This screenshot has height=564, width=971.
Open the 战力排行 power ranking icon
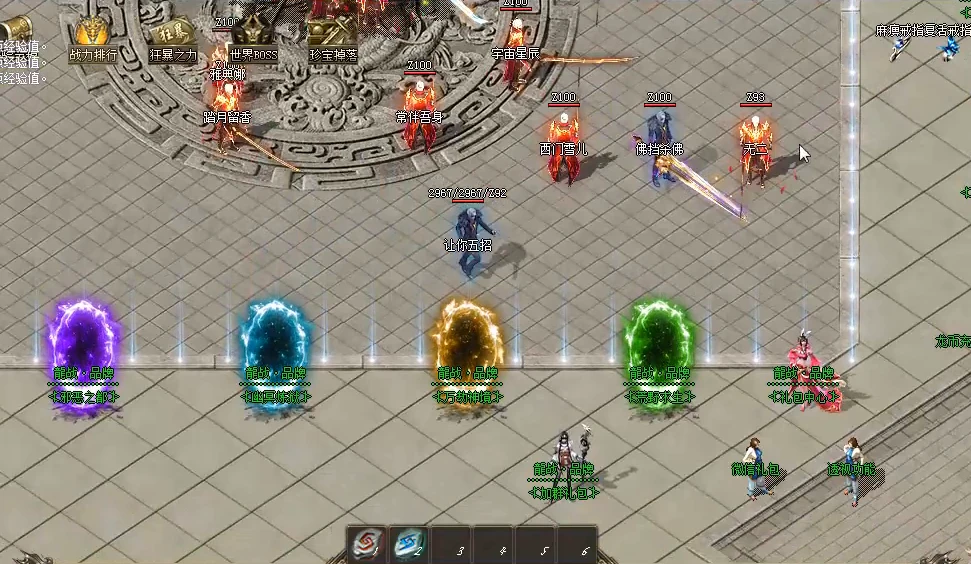point(92,36)
